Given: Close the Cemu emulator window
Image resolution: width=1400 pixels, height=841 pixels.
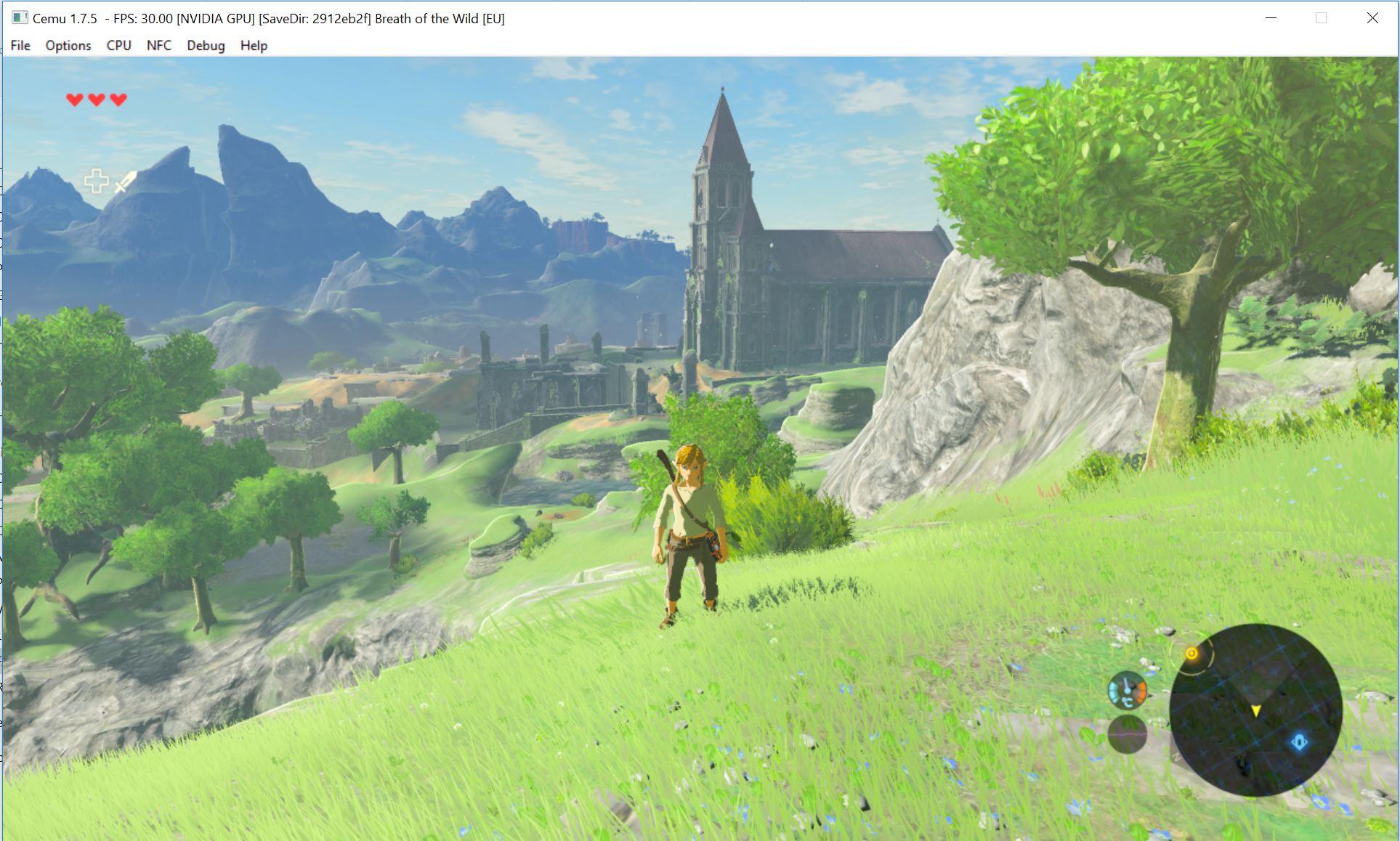Looking at the screenshot, I should [1372, 18].
